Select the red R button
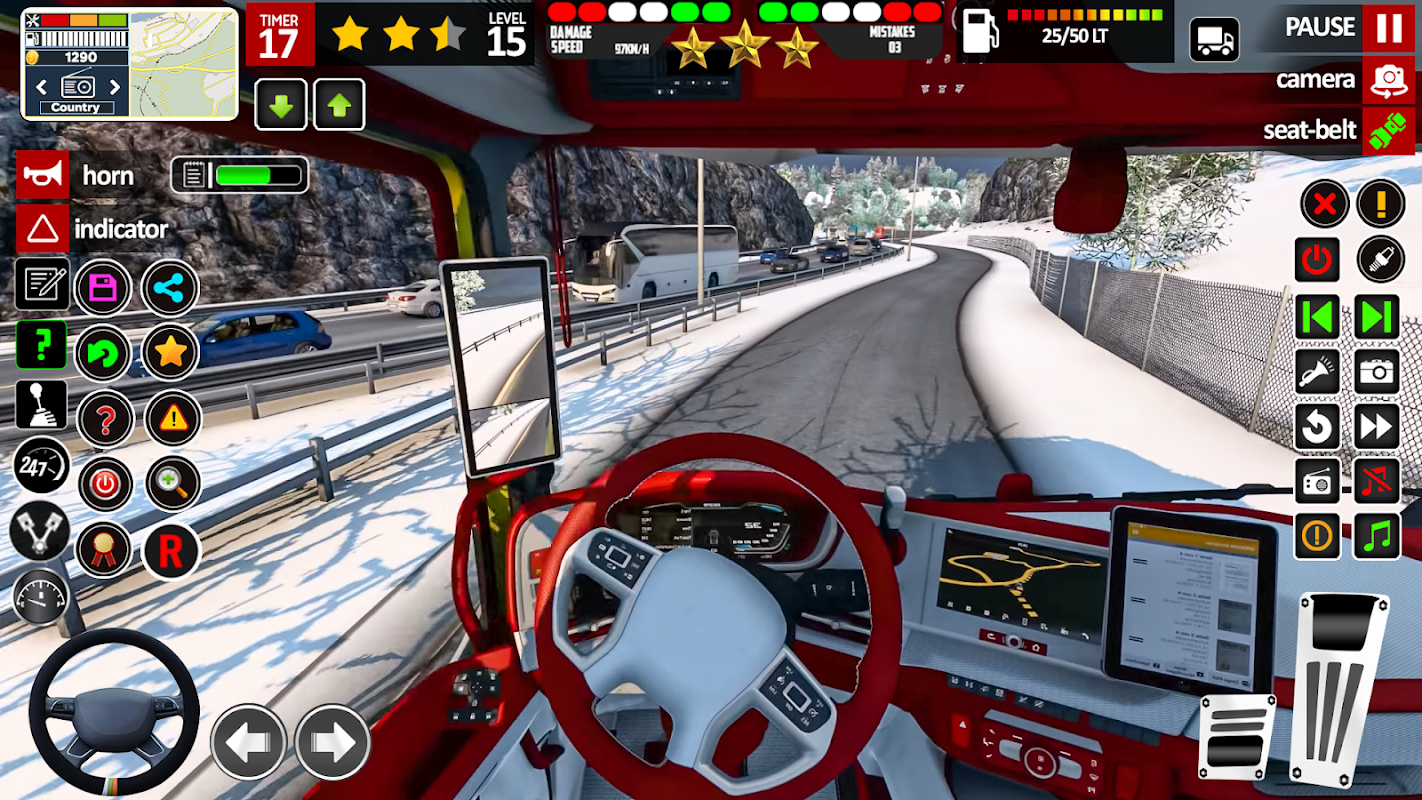Screen dimensions: 1422x800 pos(171,551)
